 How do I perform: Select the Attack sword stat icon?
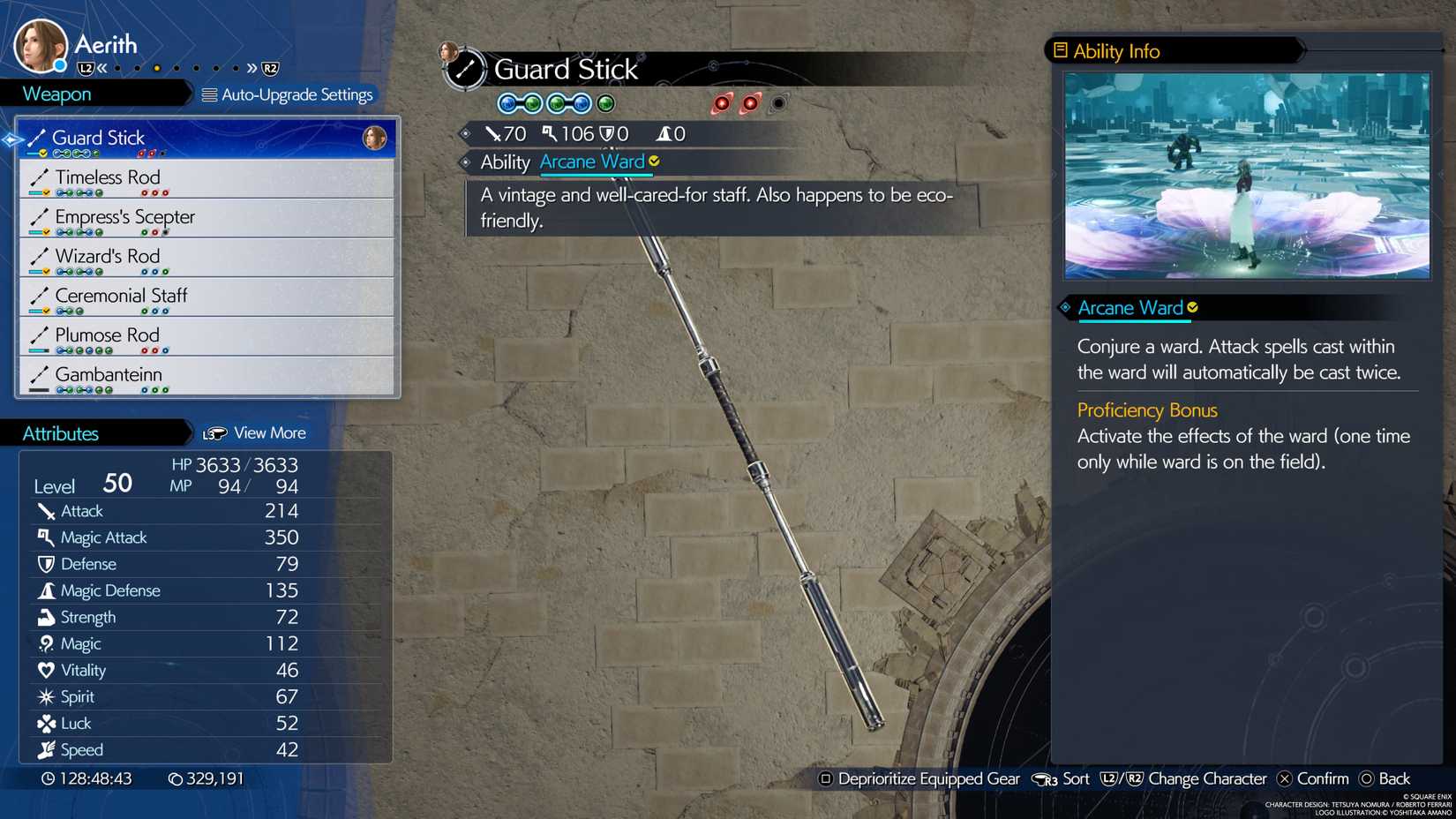pyautogui.click(x=45, y=510)
